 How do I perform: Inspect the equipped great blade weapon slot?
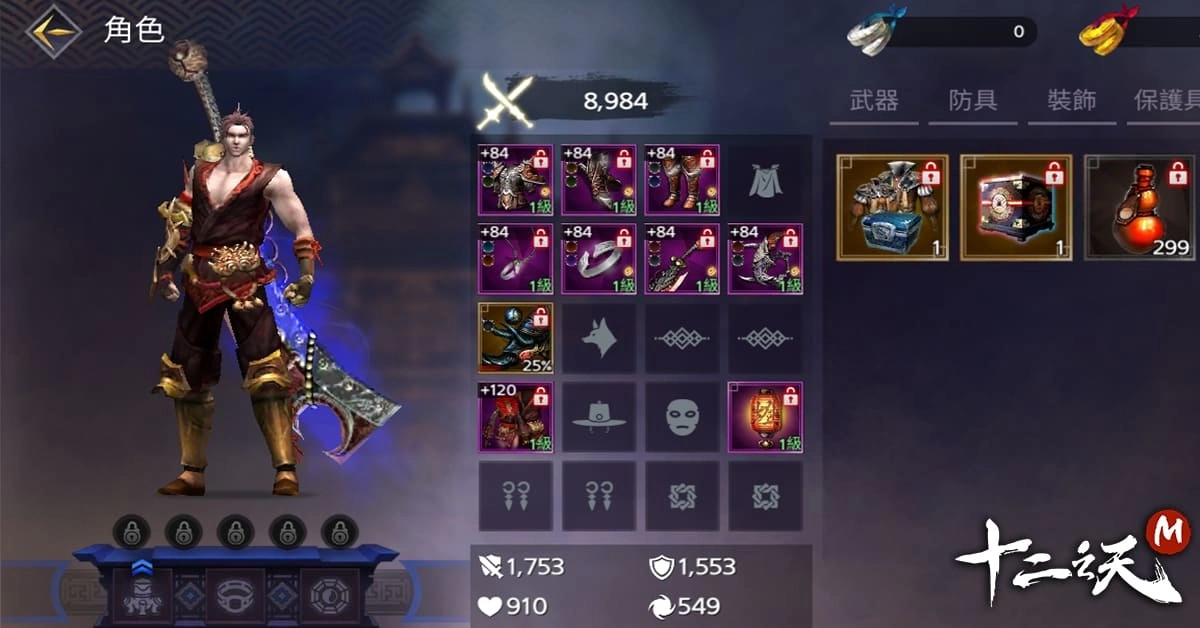pyautogui.click(x=681, y=259)
